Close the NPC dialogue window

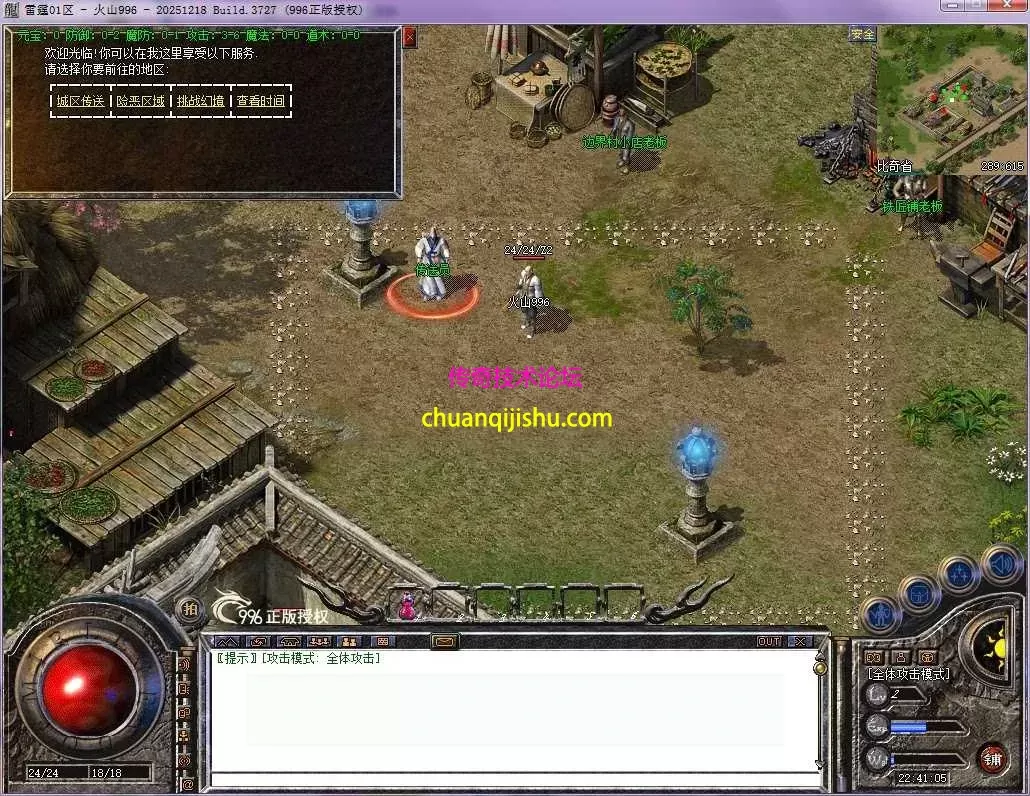tap(409, 38)
